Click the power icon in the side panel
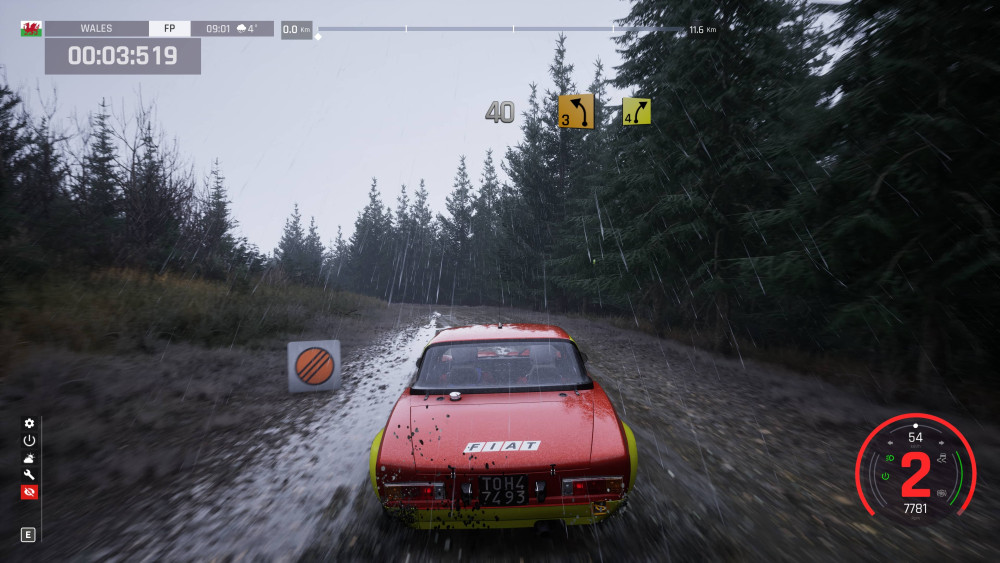 pyautogui.click(x=29, y=441)
